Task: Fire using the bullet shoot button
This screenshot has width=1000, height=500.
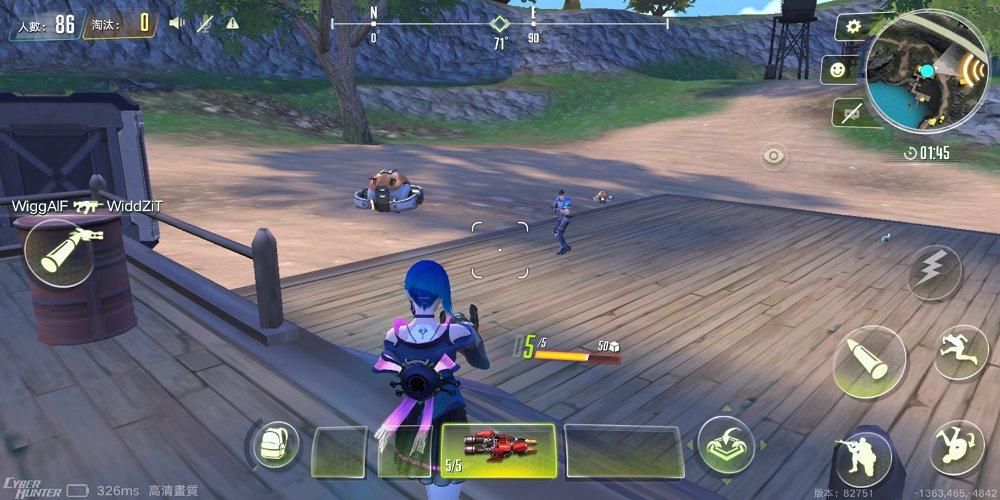Action: tap(868, 362)
